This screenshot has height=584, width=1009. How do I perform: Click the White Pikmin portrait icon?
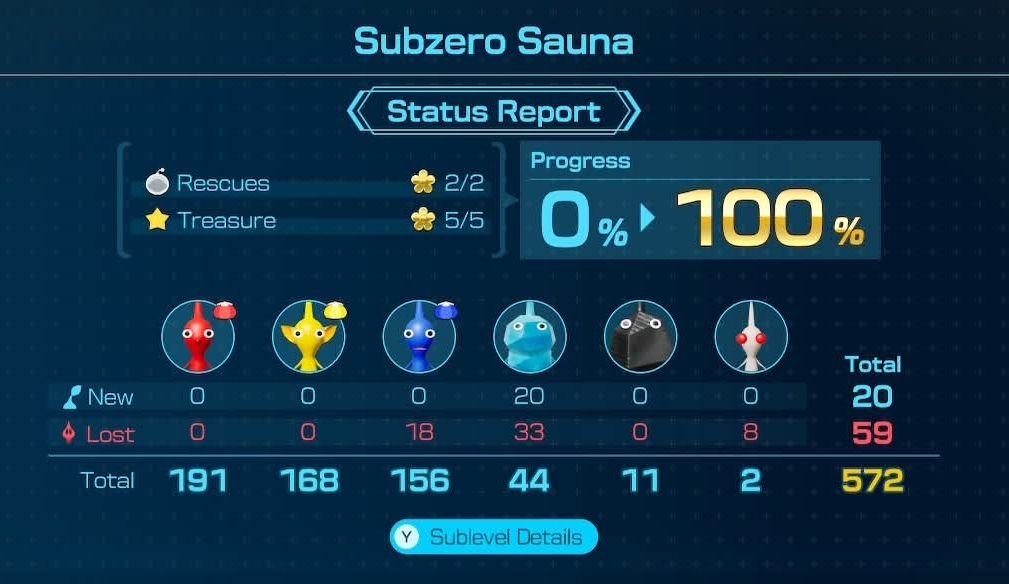click(751, 337)
